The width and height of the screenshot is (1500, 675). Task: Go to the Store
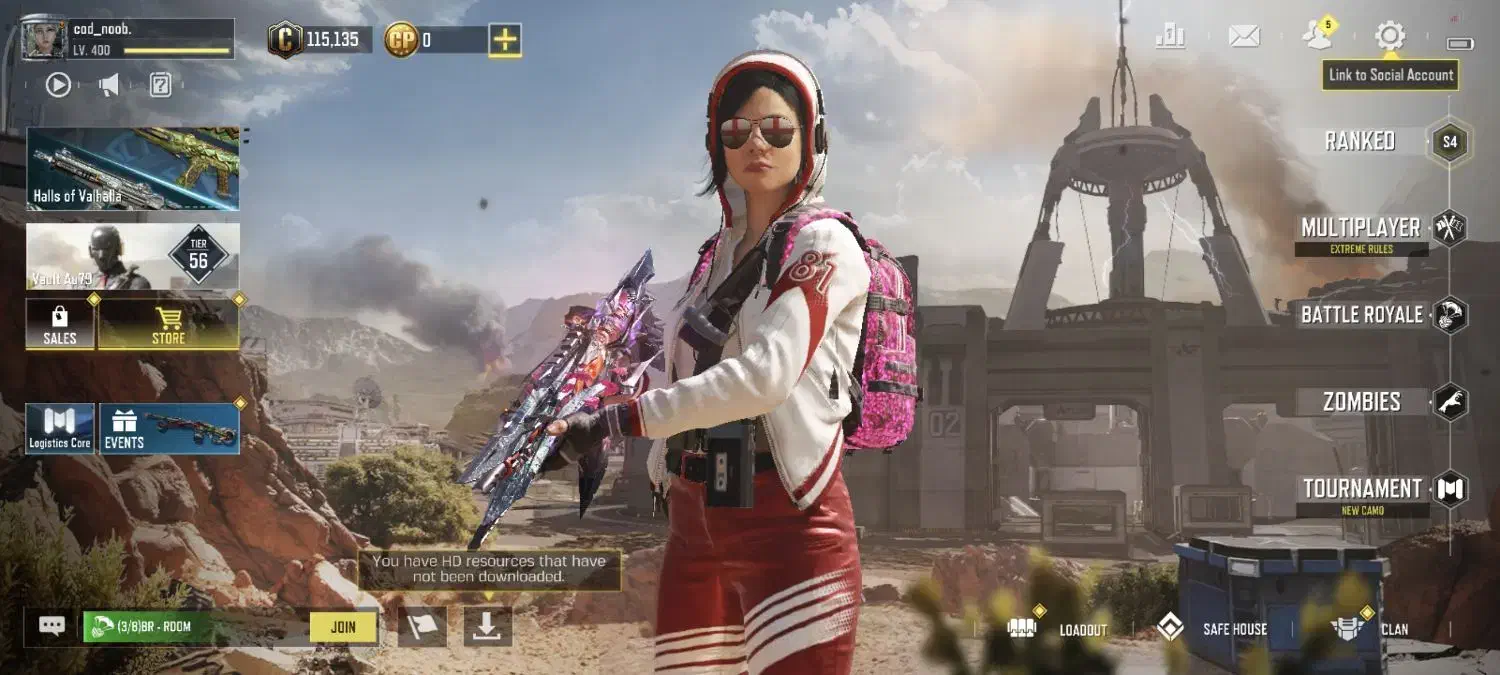point(168,324)
